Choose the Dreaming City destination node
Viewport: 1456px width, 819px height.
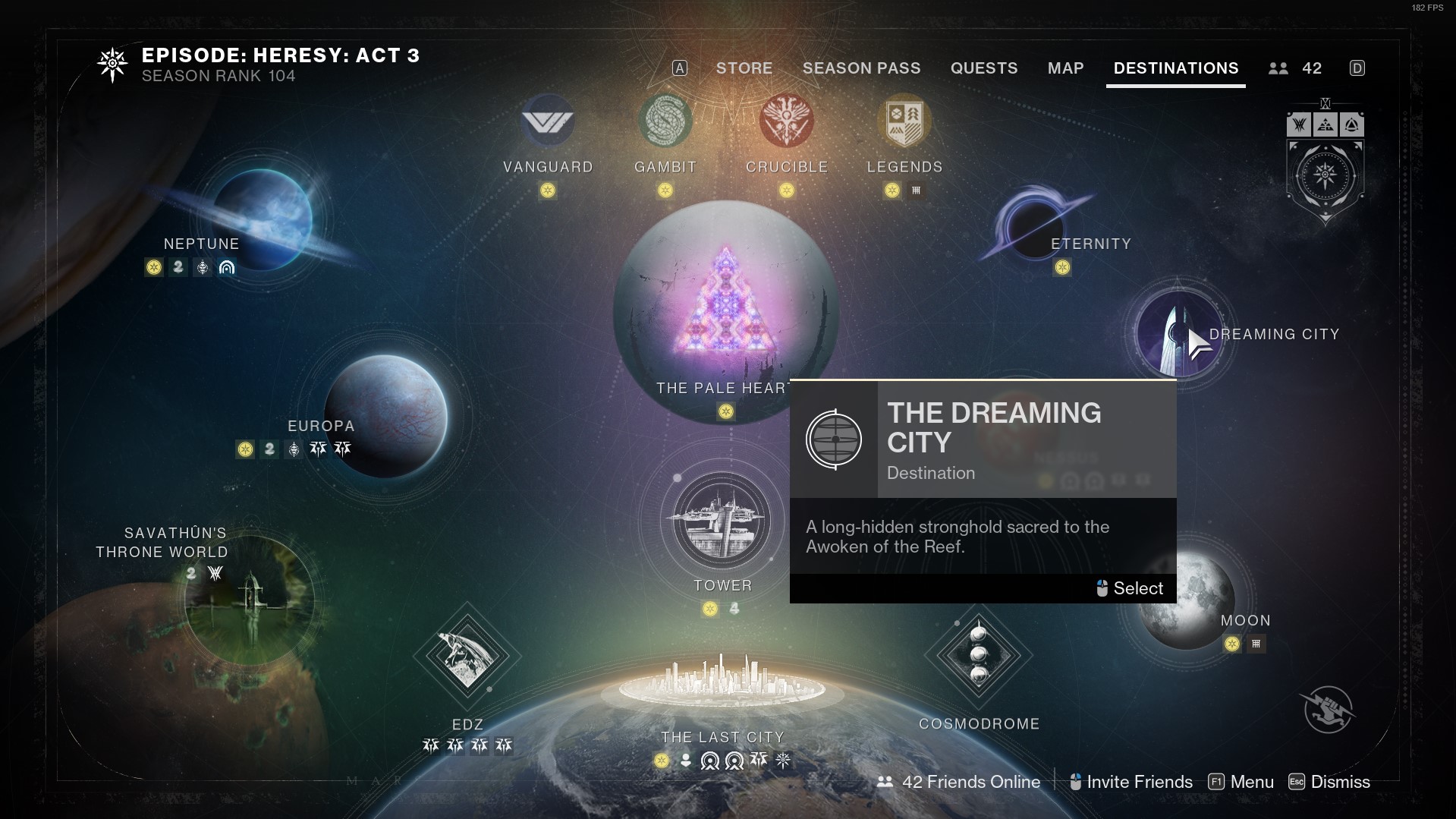[1177, 334]
